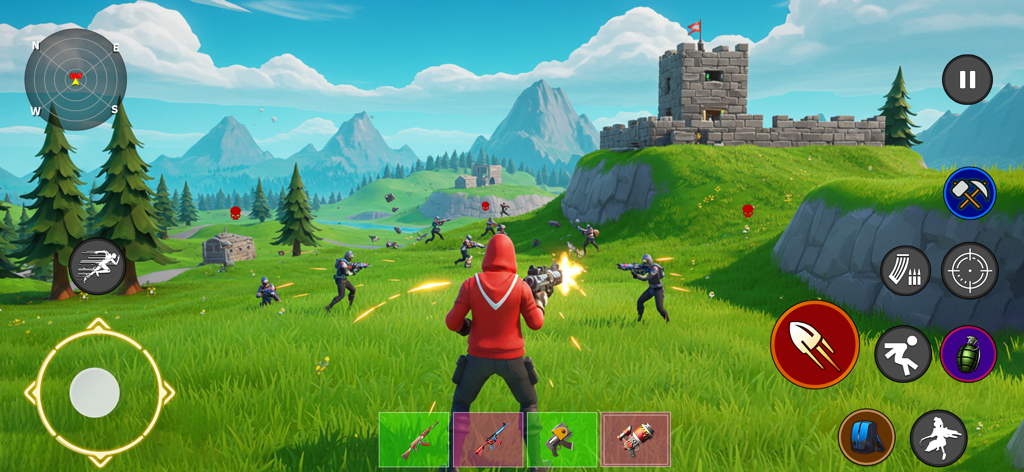Equip the blue and red rifle slot
1024x472 pixels.
click(x=488, y=439)
